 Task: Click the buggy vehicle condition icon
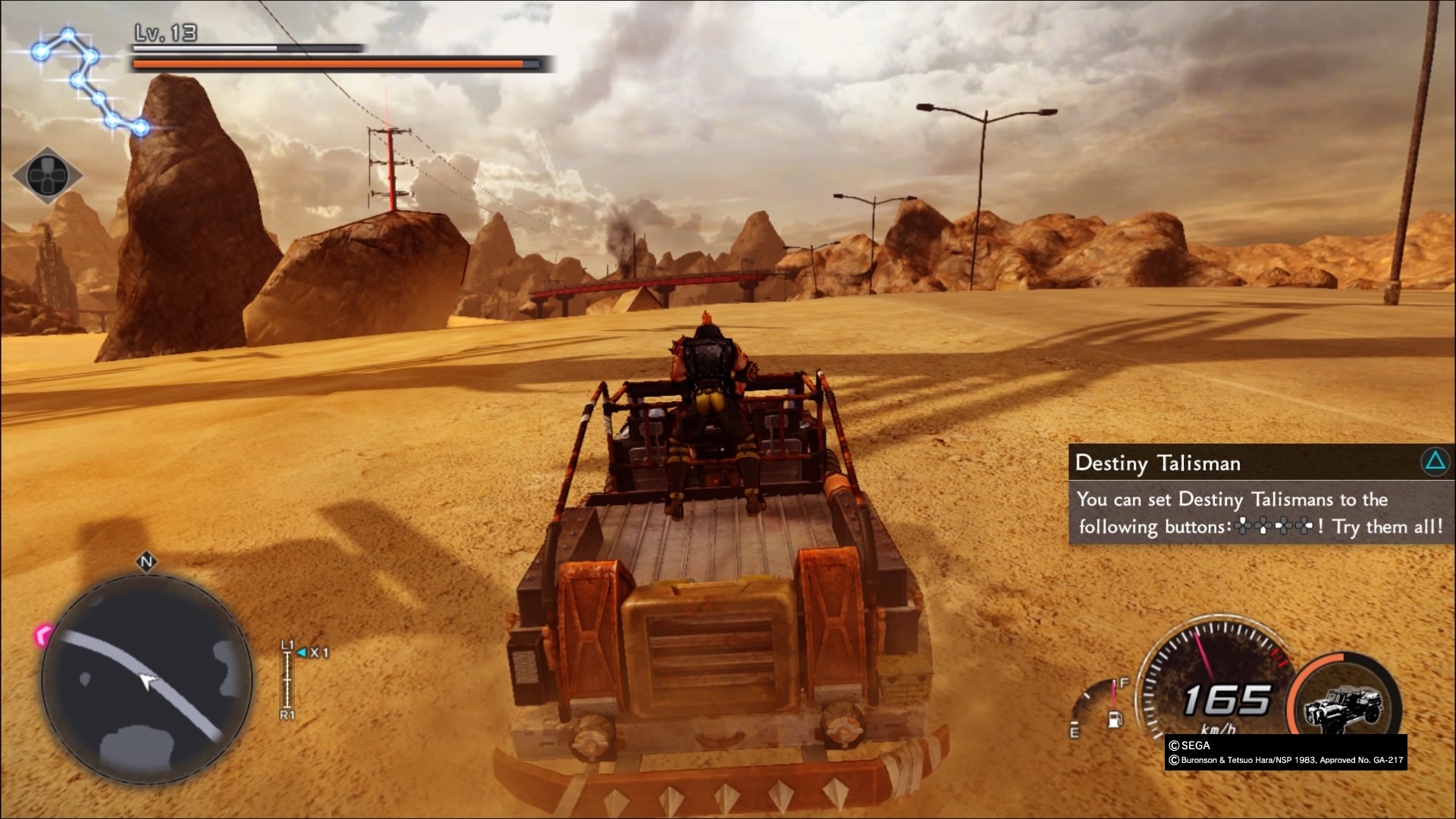click(1344, 705)
